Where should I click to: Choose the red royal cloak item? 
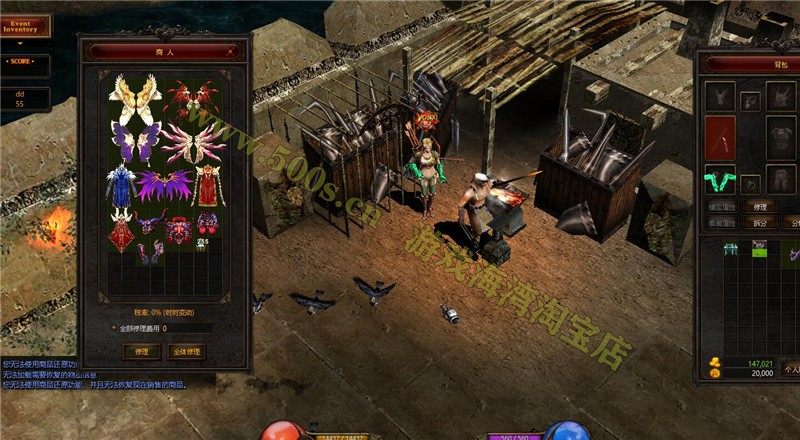coord(208,185)
